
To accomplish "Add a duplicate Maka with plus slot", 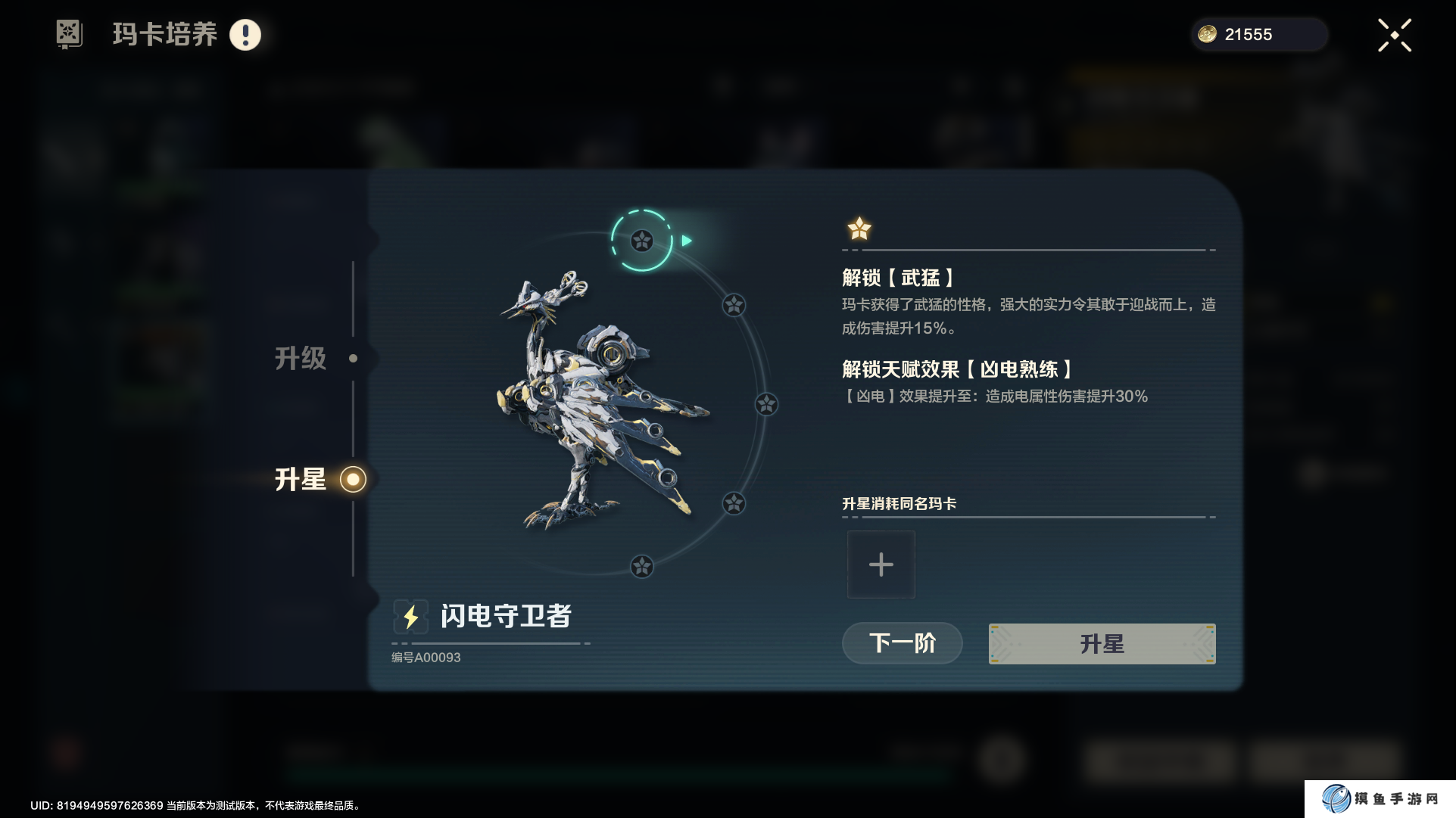I will [881, 565].
